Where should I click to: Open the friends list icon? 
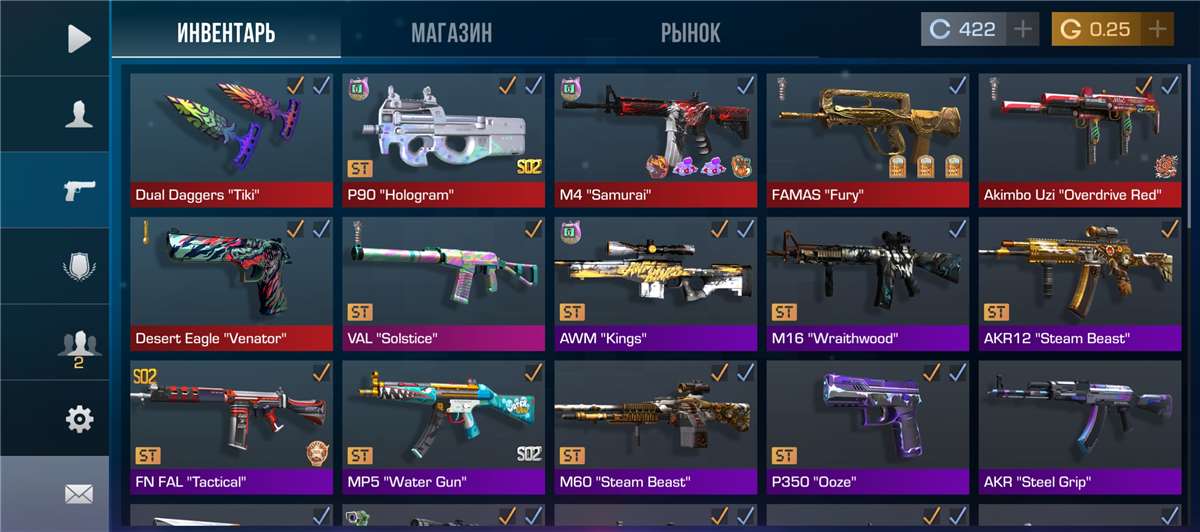(78, 344)
